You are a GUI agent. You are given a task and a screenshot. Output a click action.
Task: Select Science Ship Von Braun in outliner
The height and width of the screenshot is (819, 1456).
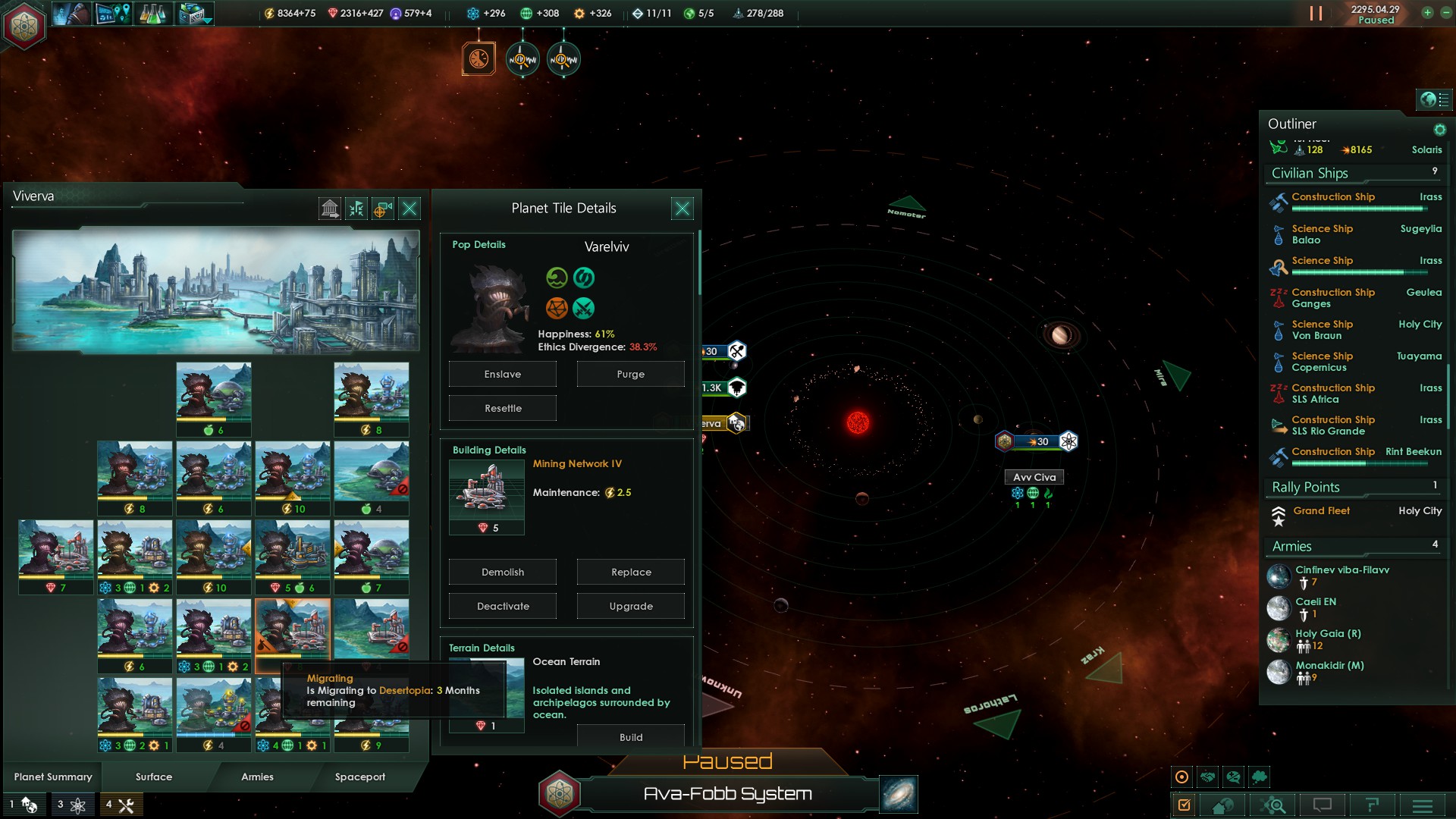point(1321,330)
